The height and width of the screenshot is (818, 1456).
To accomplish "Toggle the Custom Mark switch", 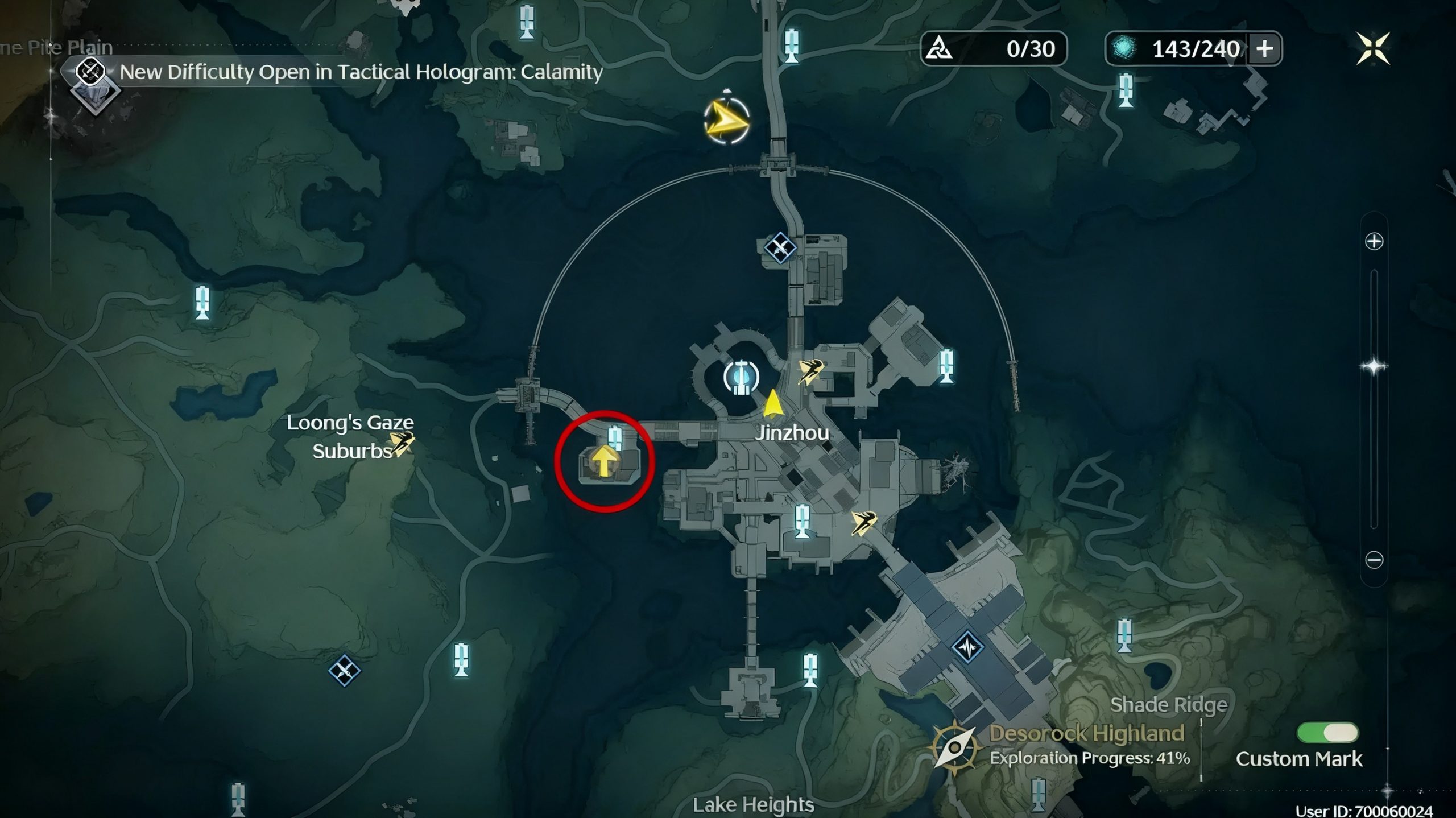I will pos(1327,733).
